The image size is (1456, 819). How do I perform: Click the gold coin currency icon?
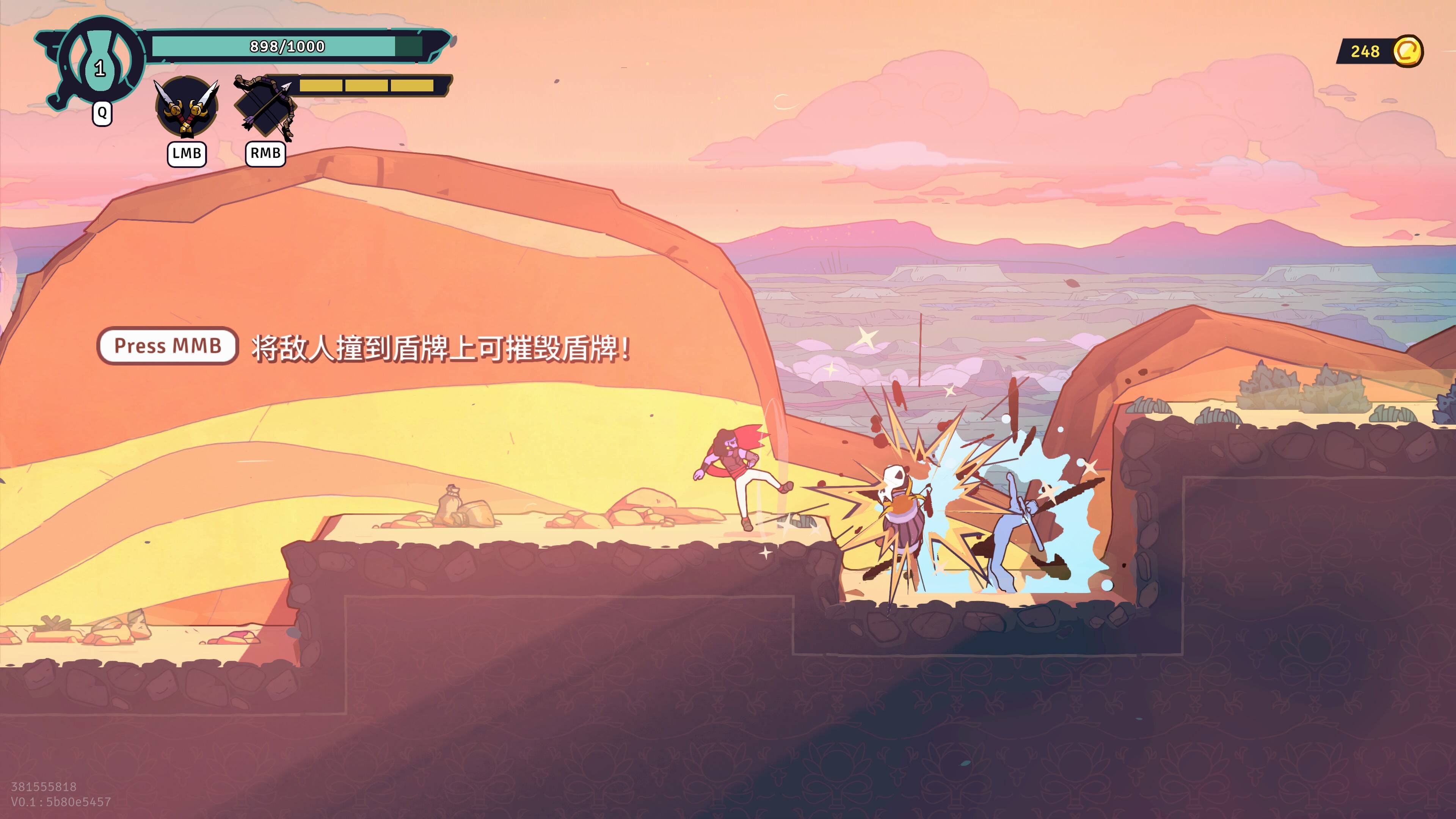pyautogui.click(x=1407, y=52)
